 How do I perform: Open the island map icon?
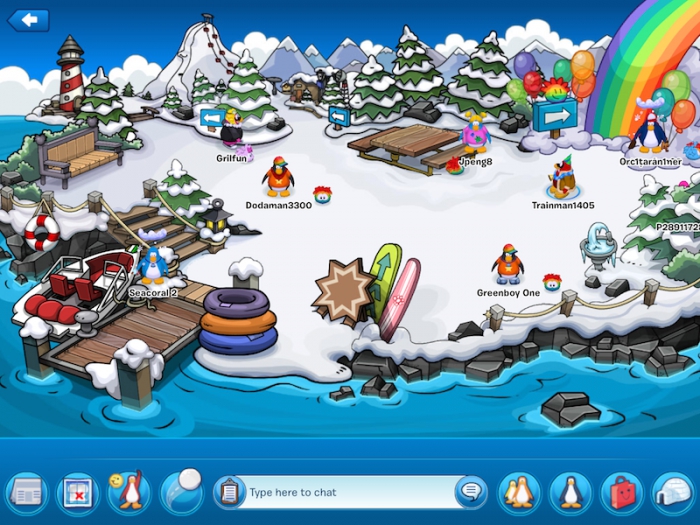tap(78, 492)
